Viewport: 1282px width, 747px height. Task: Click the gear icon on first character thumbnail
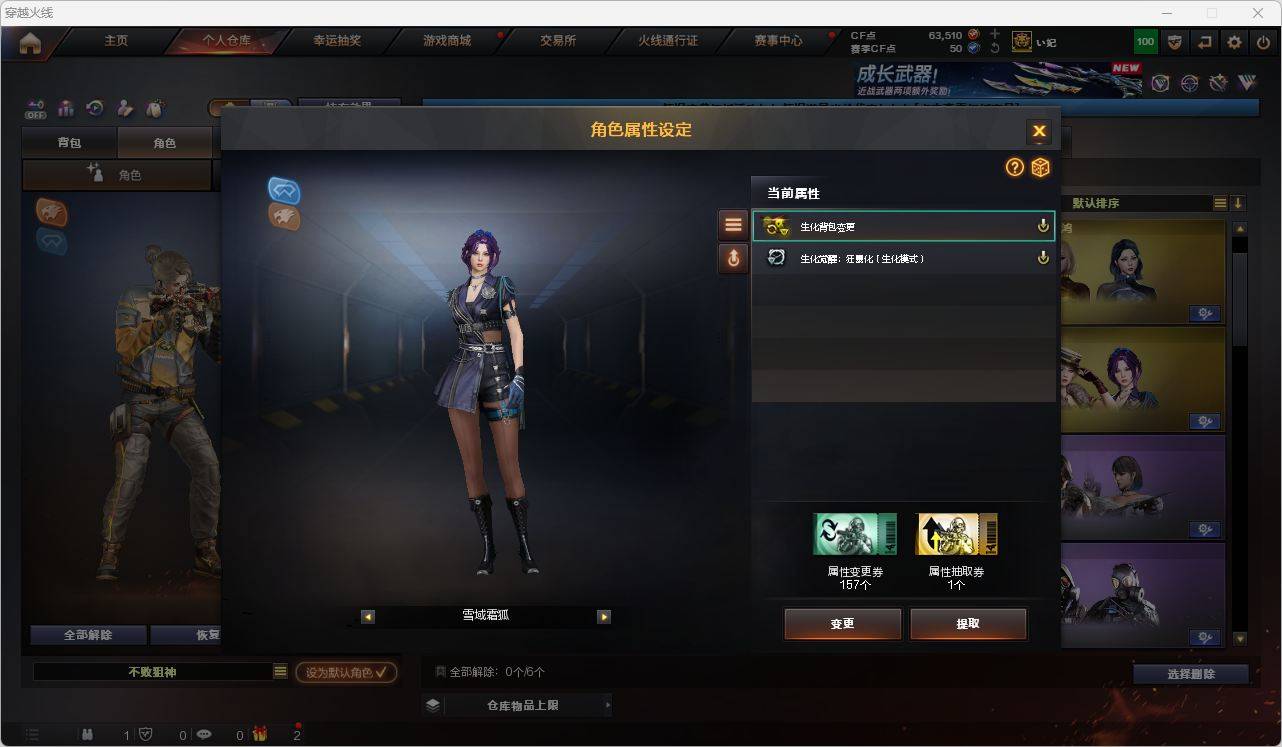click(x=1205, y=313)
